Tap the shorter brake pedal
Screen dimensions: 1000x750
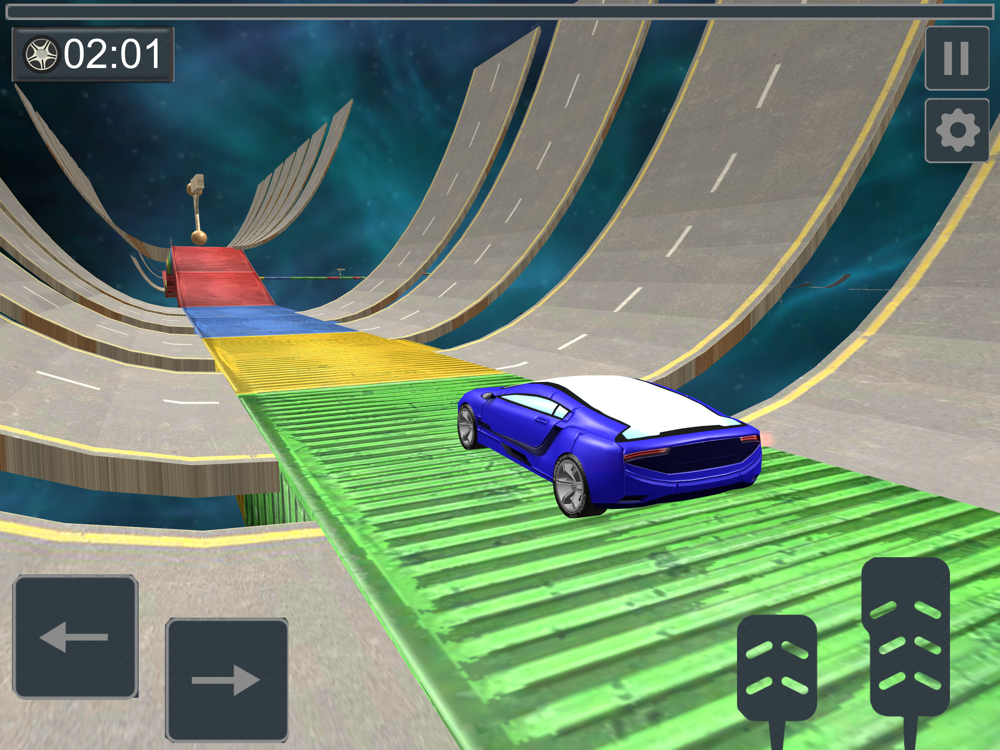click(777, 667)
